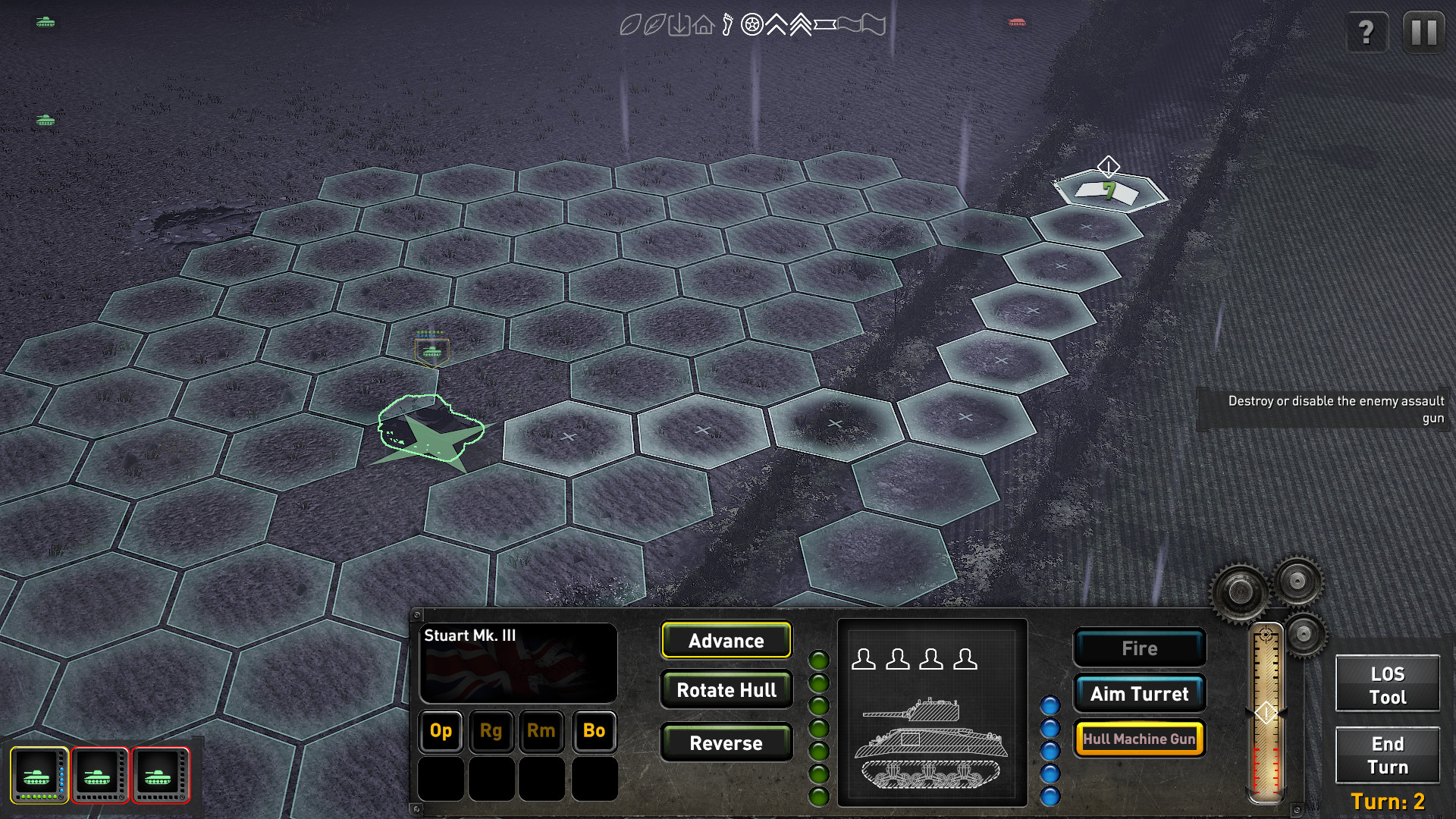Click the footprint infantry icon

click(x=727, y=24)
